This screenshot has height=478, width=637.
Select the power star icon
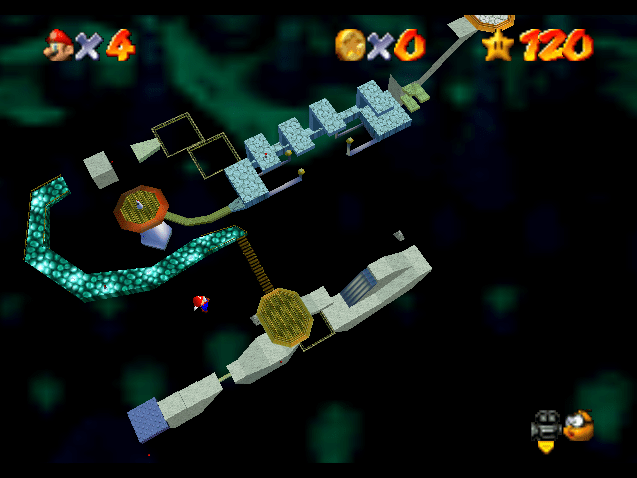coord(498,44)
